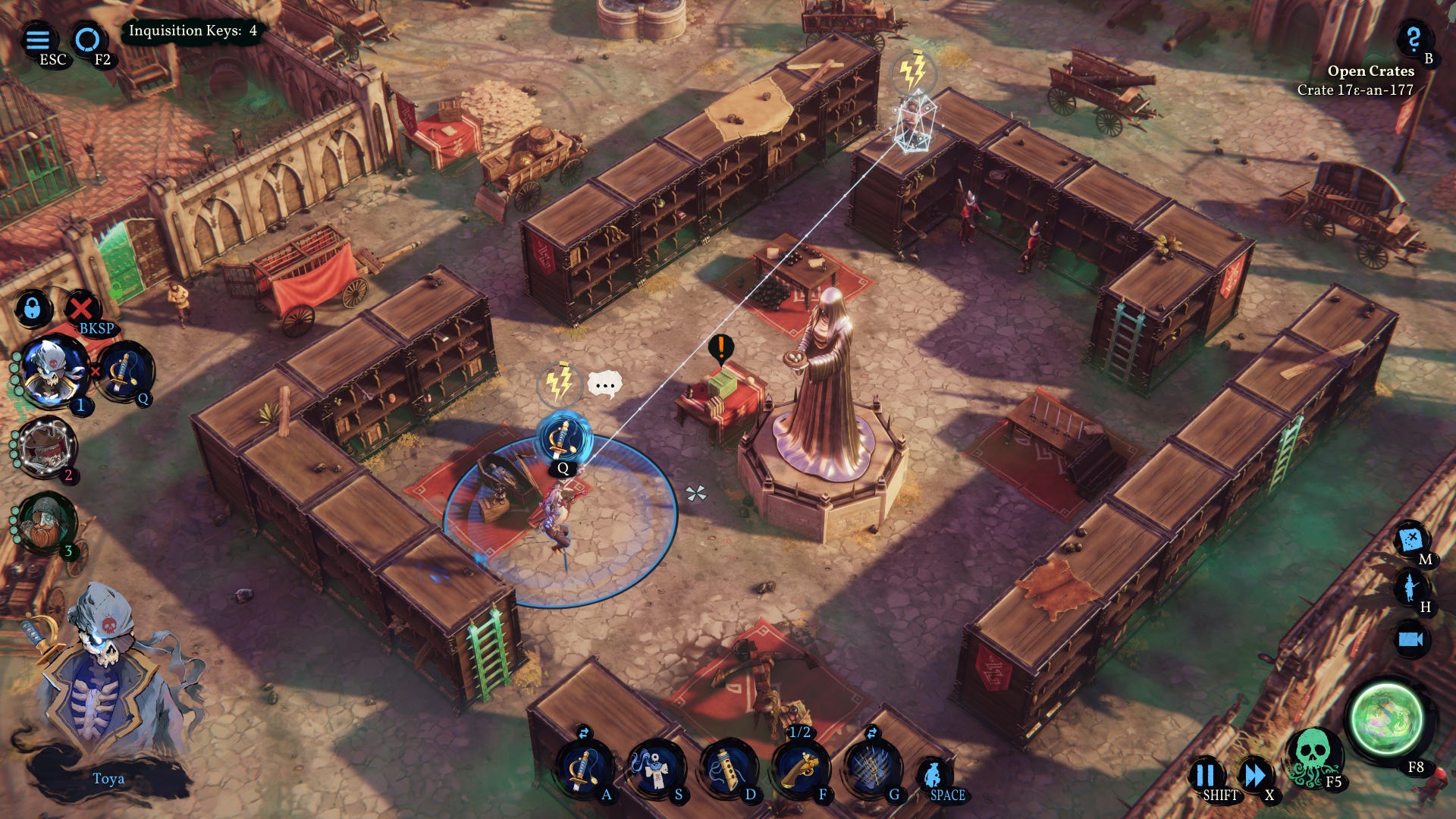Image resolution: width=1456 pixels, height=819 pixels.
Task: Open the hamburger pause menu
Action: coord(38,39)
